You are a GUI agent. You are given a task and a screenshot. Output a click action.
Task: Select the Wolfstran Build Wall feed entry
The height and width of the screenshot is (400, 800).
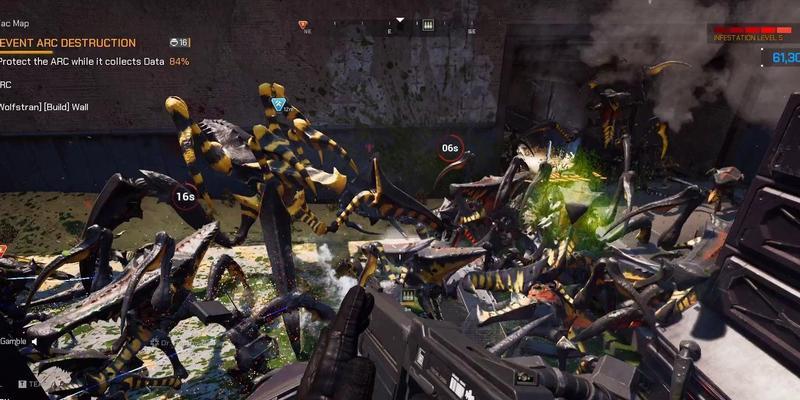[x=44, y=106]
